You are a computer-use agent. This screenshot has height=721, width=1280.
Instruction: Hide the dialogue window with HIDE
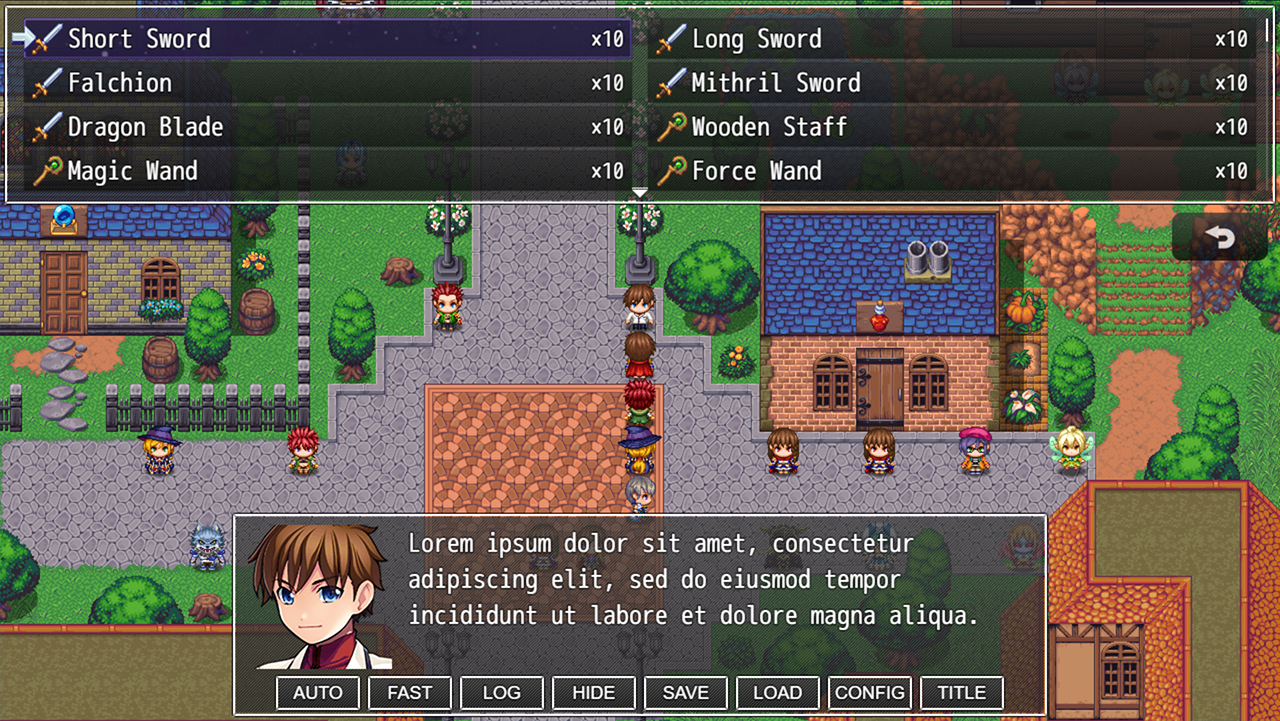[x=594, y=692]
